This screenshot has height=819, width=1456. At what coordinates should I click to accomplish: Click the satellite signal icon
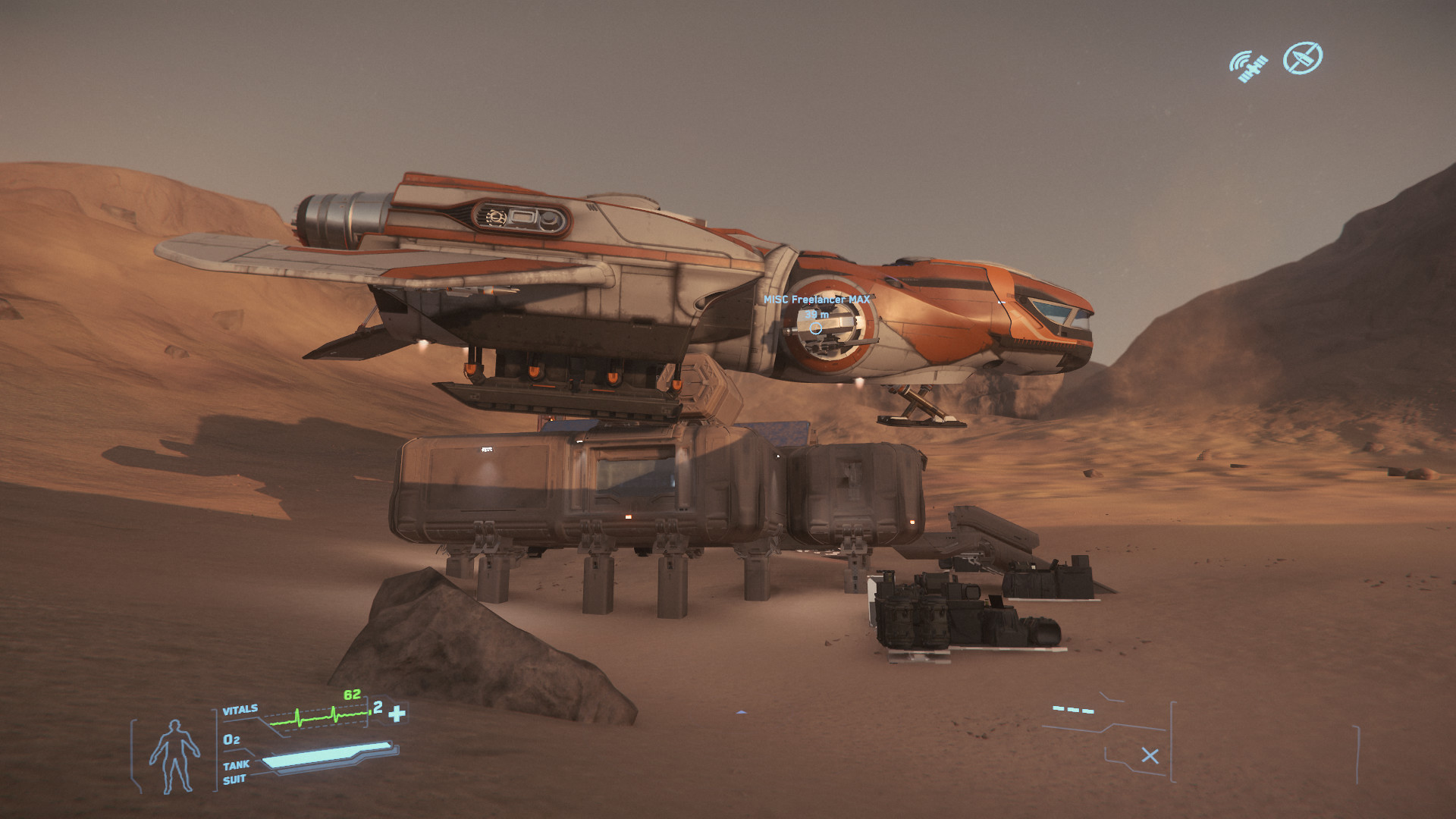(1248, 67)
